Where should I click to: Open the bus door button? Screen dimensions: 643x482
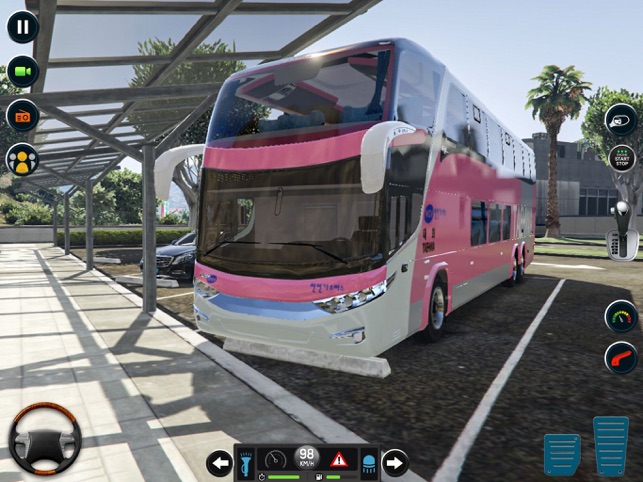pos(621,120)
